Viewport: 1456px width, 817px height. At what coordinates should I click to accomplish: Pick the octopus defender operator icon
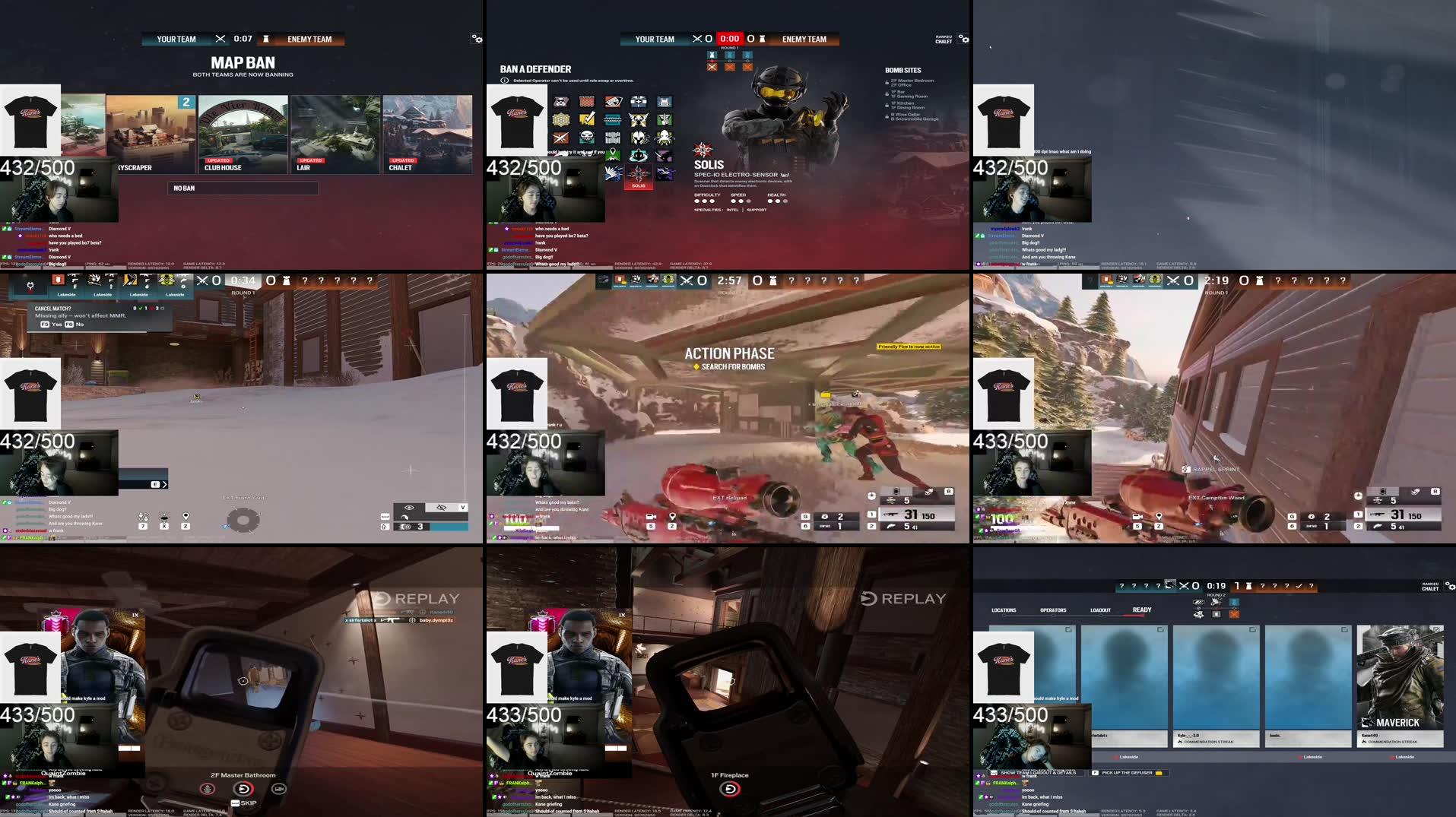(x=664, y=138)
